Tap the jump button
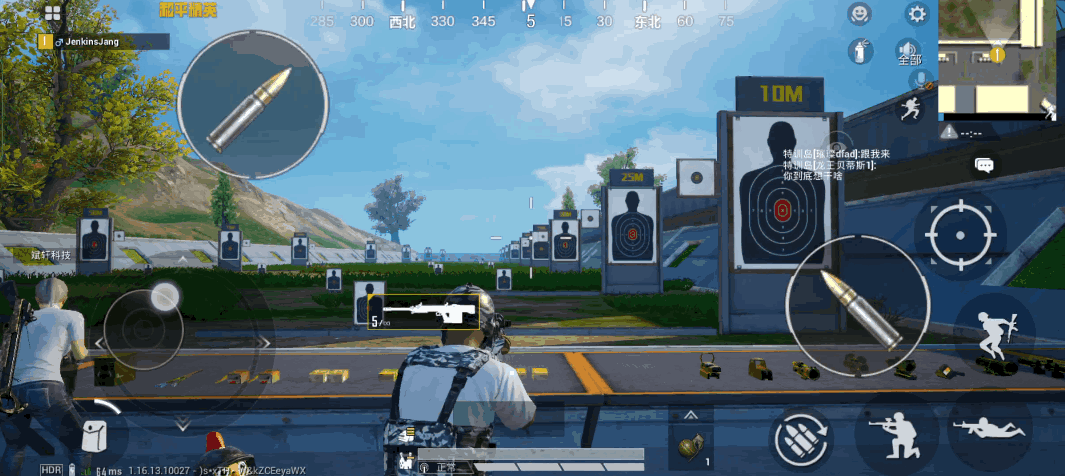The height and width of the screenshot is (476, 1065). [x=993, y=333]
